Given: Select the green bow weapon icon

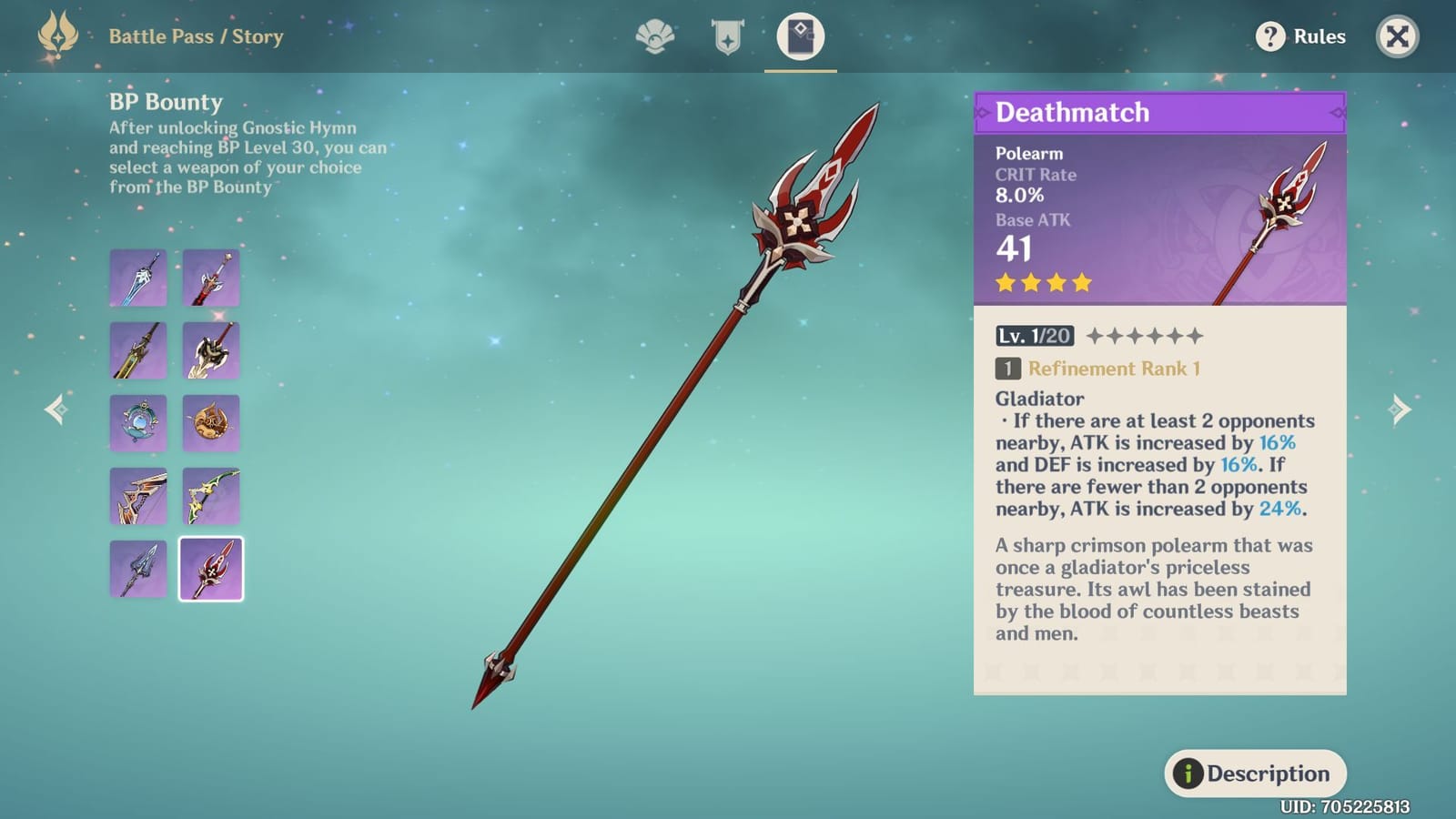Looking at the screenshot, I should pos(210,495).
